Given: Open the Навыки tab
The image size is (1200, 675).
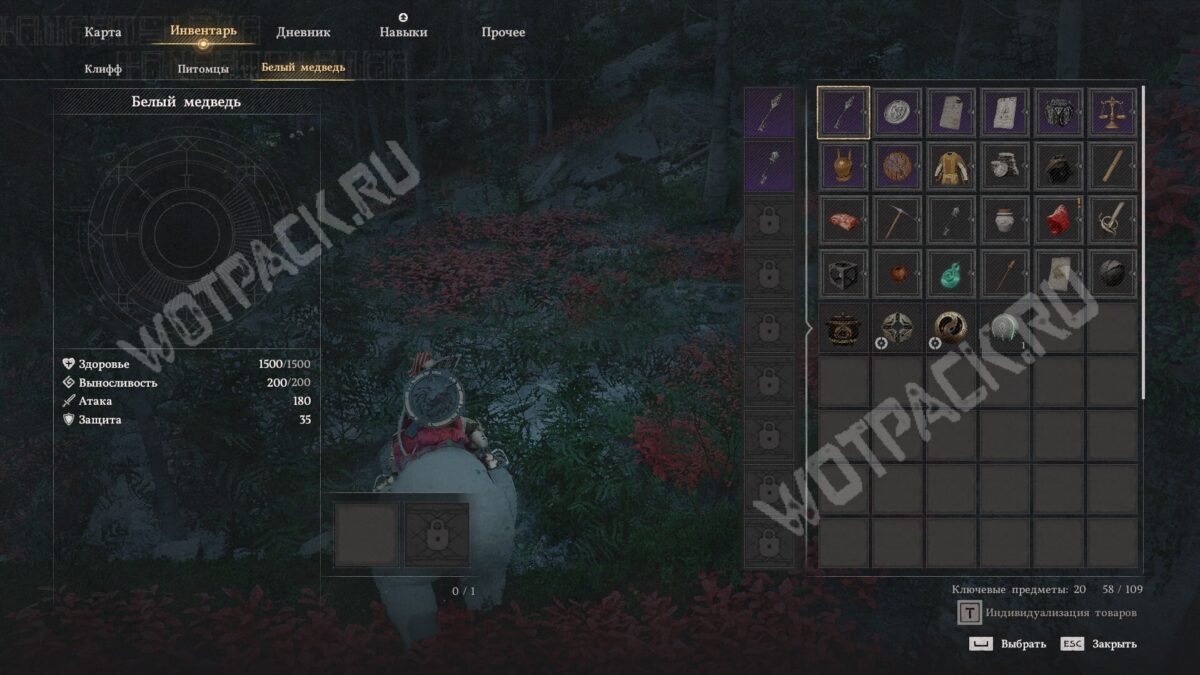Looking at the screenshot, I should (403, 32).
